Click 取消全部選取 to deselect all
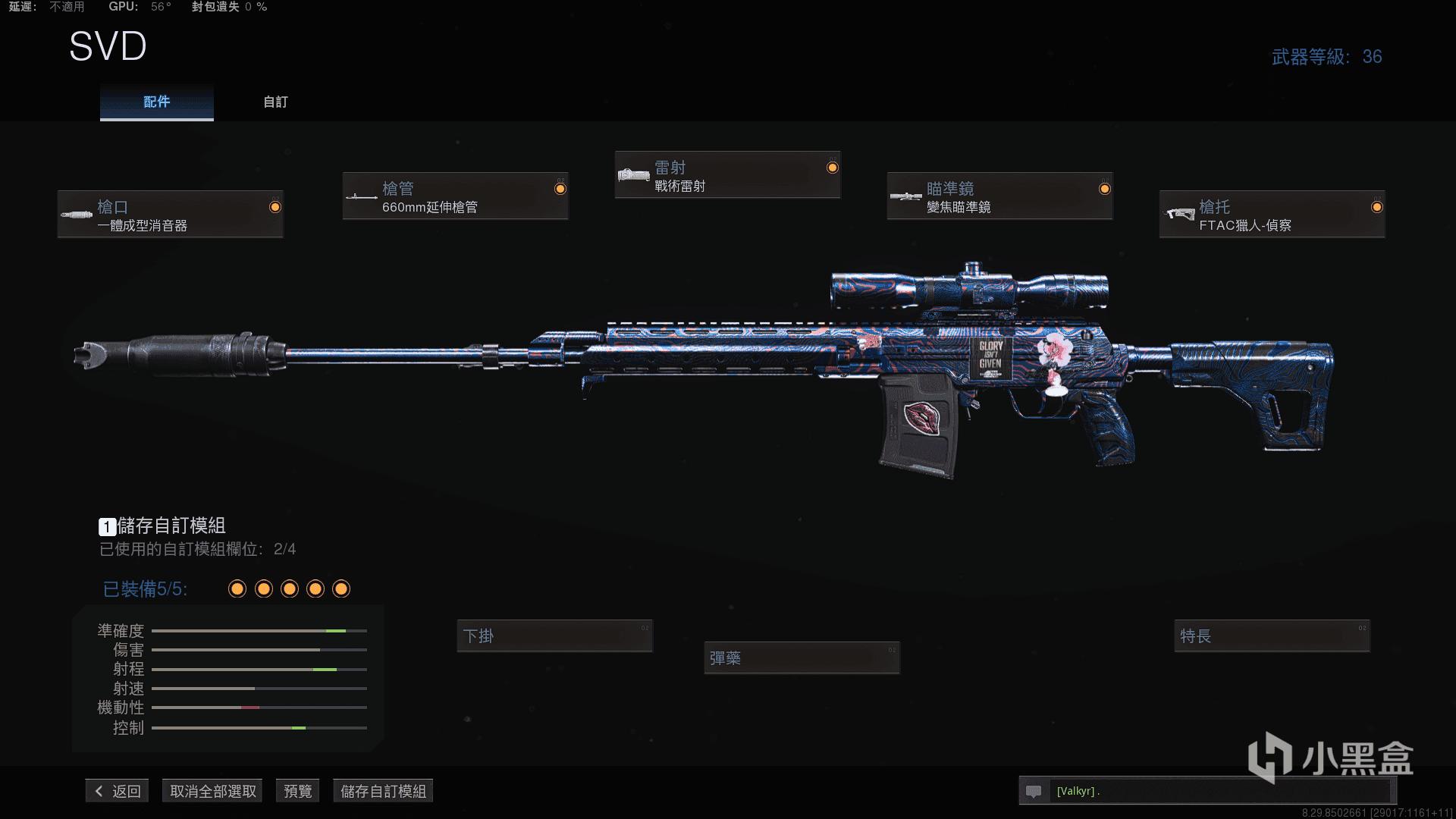 pyautogui.click(x=213, y=791)
